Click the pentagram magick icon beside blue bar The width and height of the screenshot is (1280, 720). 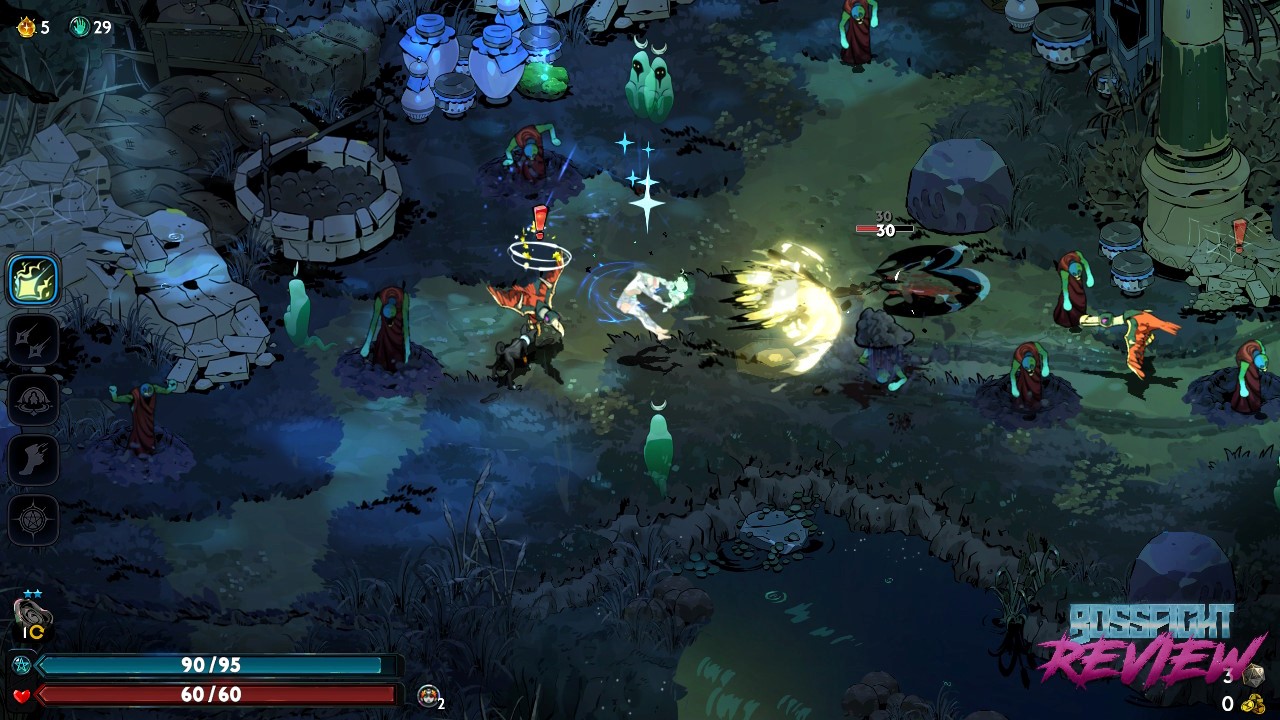tap(21, 665)
